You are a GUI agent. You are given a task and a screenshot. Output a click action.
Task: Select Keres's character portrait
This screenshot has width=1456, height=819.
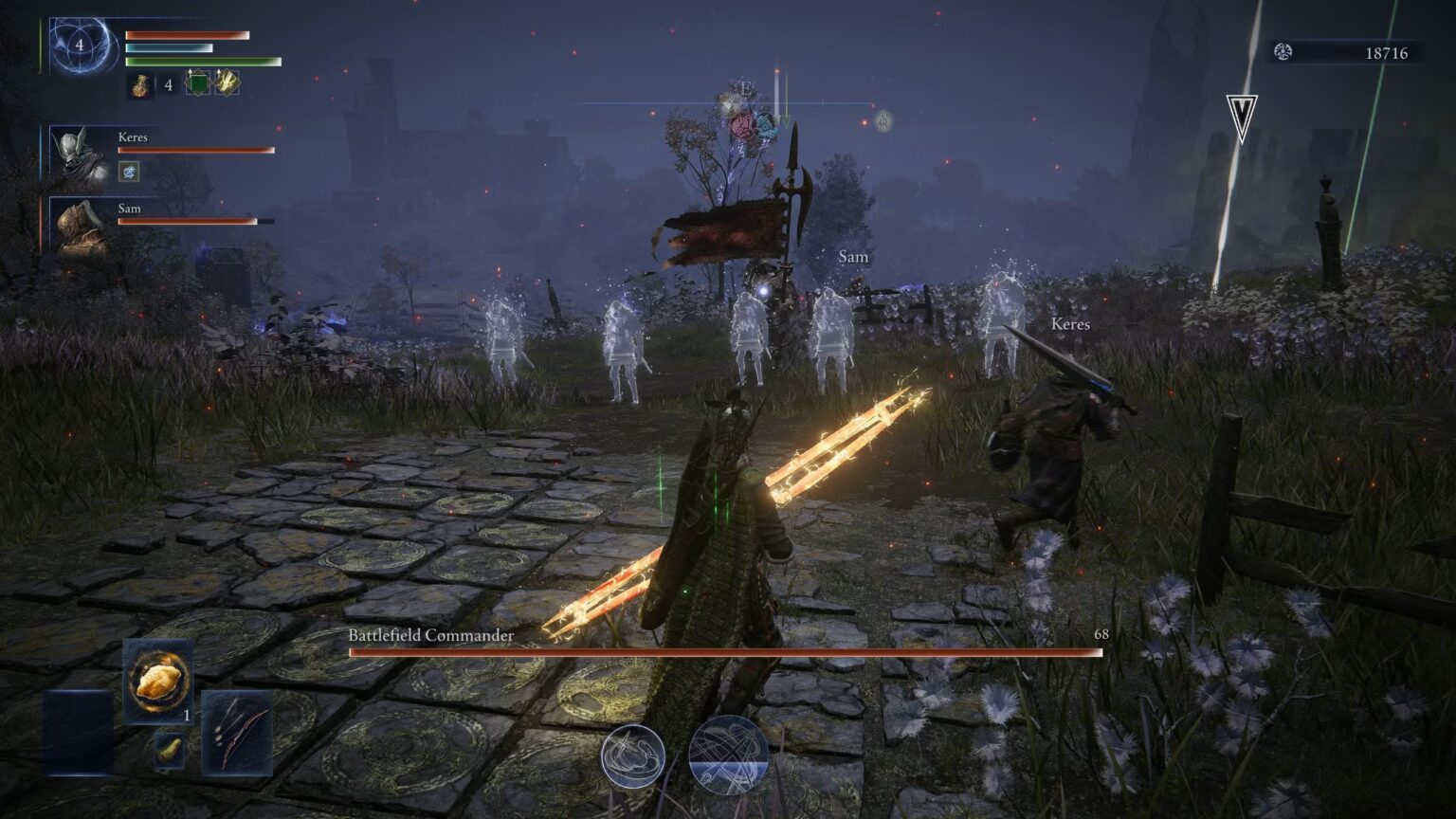81,154
